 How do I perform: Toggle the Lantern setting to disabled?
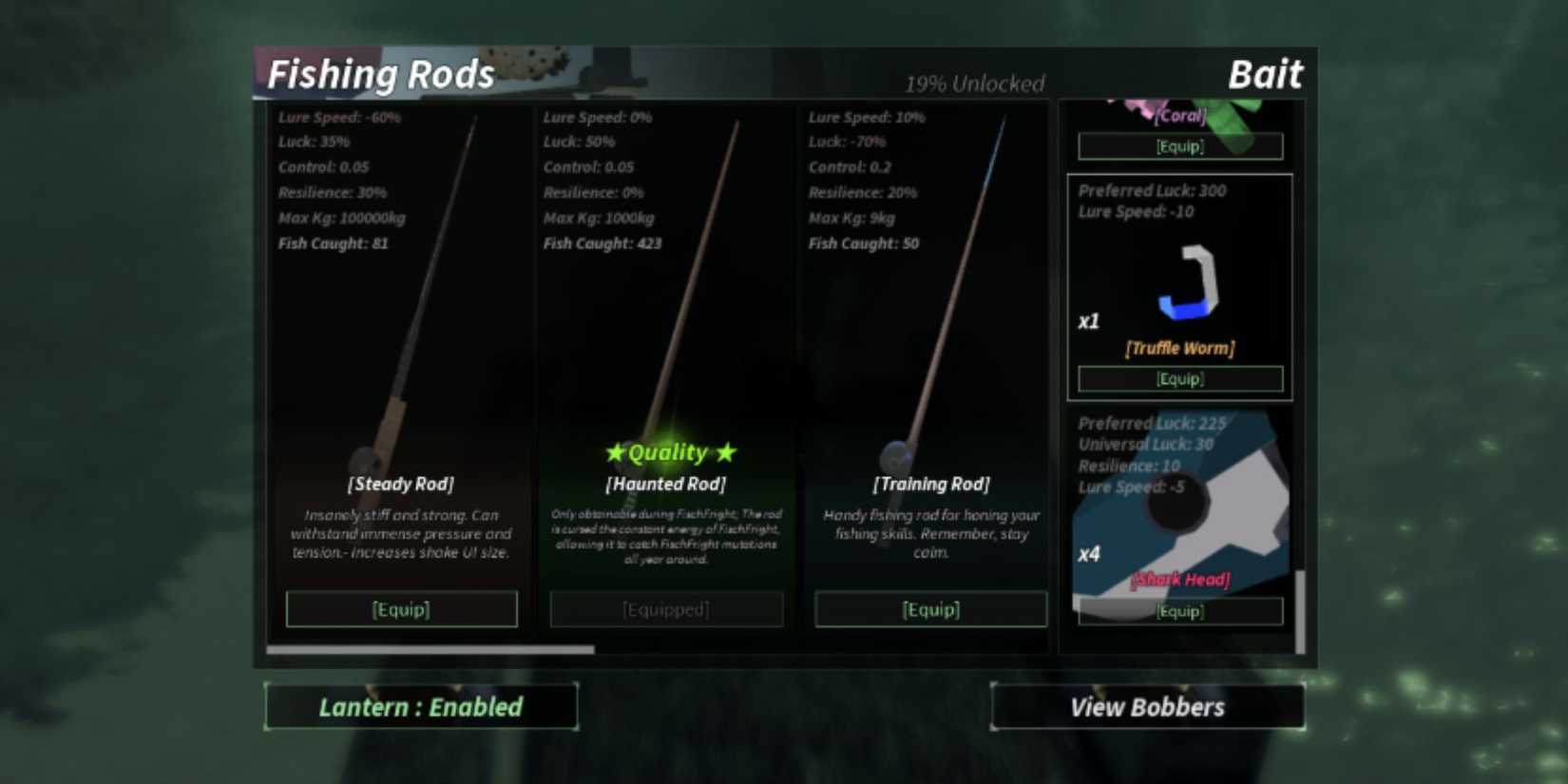click(420, 706)
